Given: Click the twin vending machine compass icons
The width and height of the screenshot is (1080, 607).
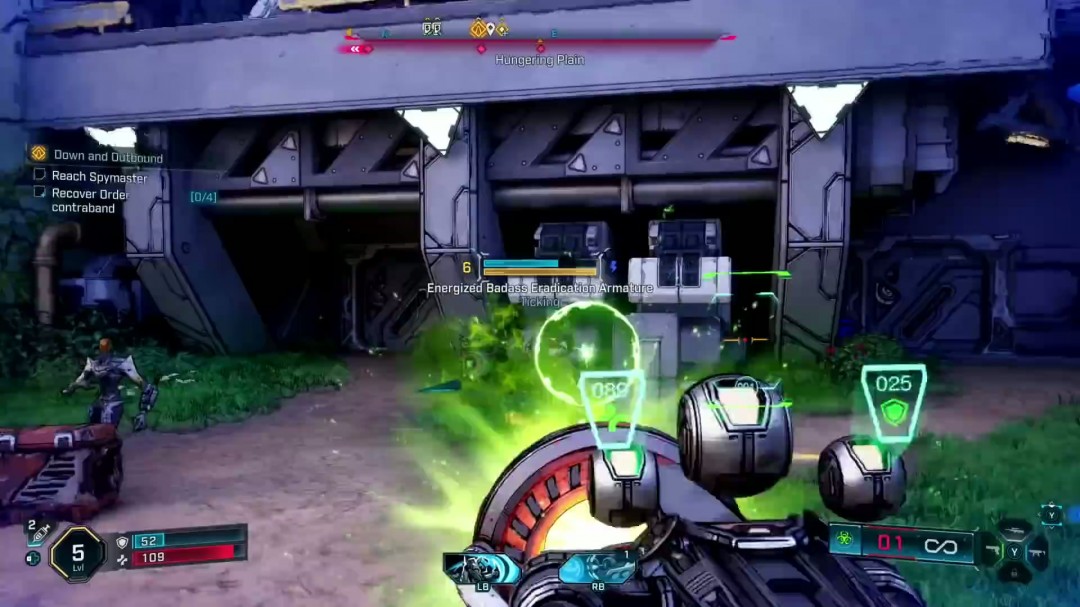Looking at the screenshot, I should 432,28.
